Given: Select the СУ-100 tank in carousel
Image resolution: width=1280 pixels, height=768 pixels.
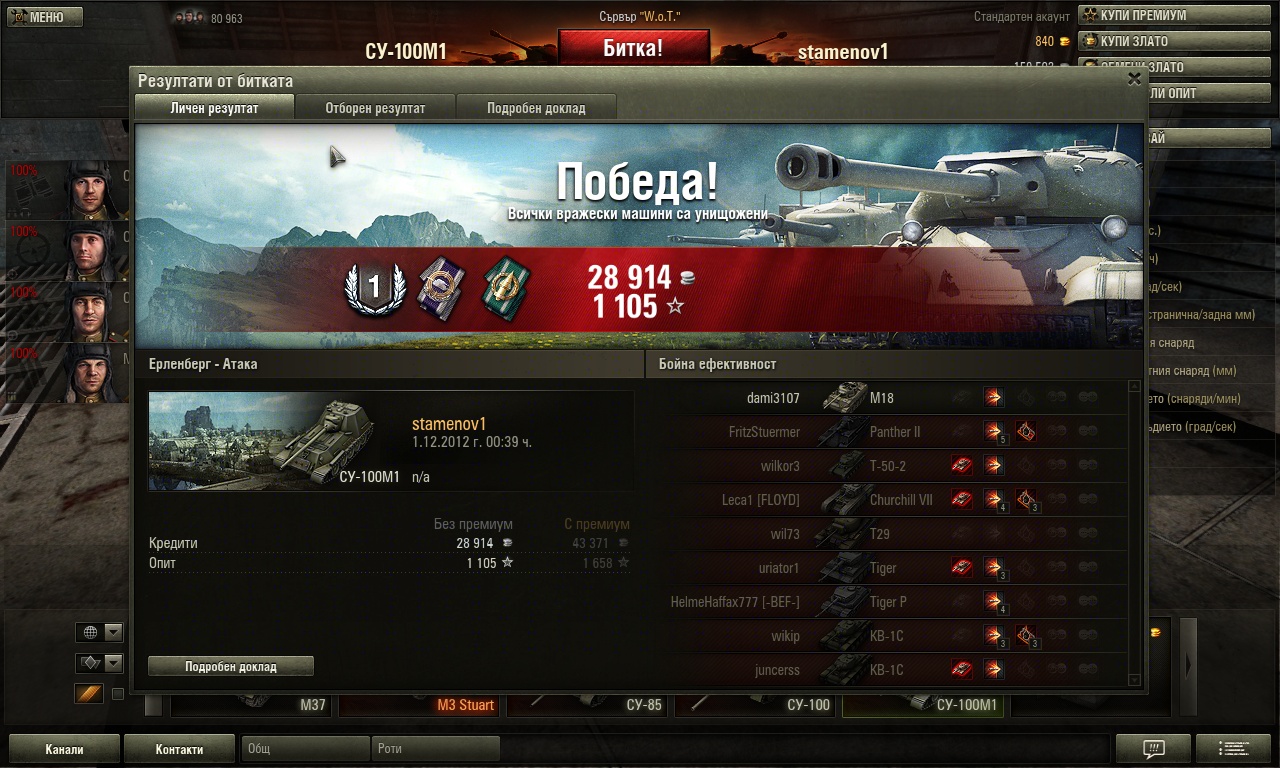Looking at the screenshot, I should click(x=756, y=705).
